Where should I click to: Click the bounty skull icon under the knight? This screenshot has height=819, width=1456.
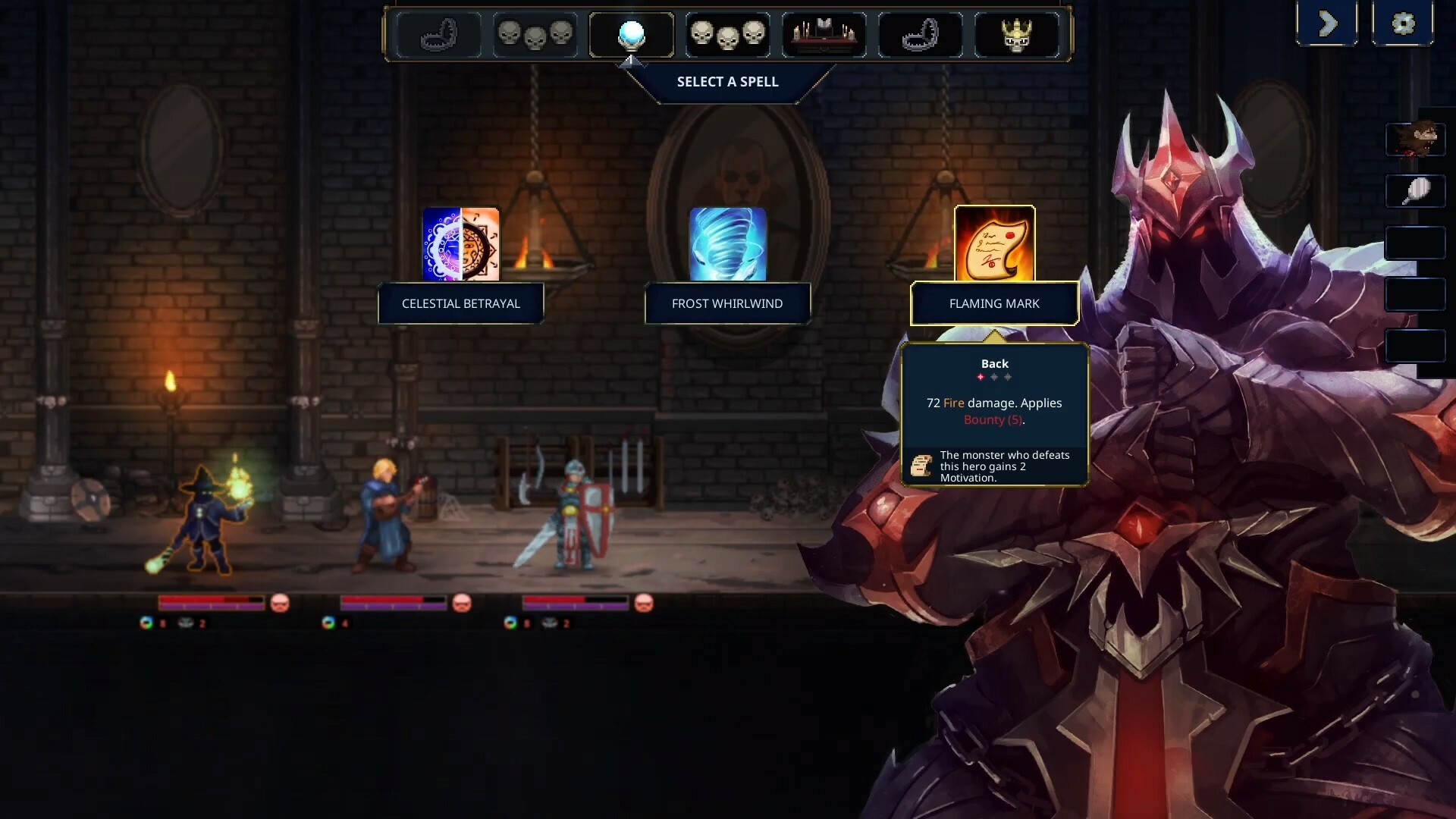click(x=550, y=623)
